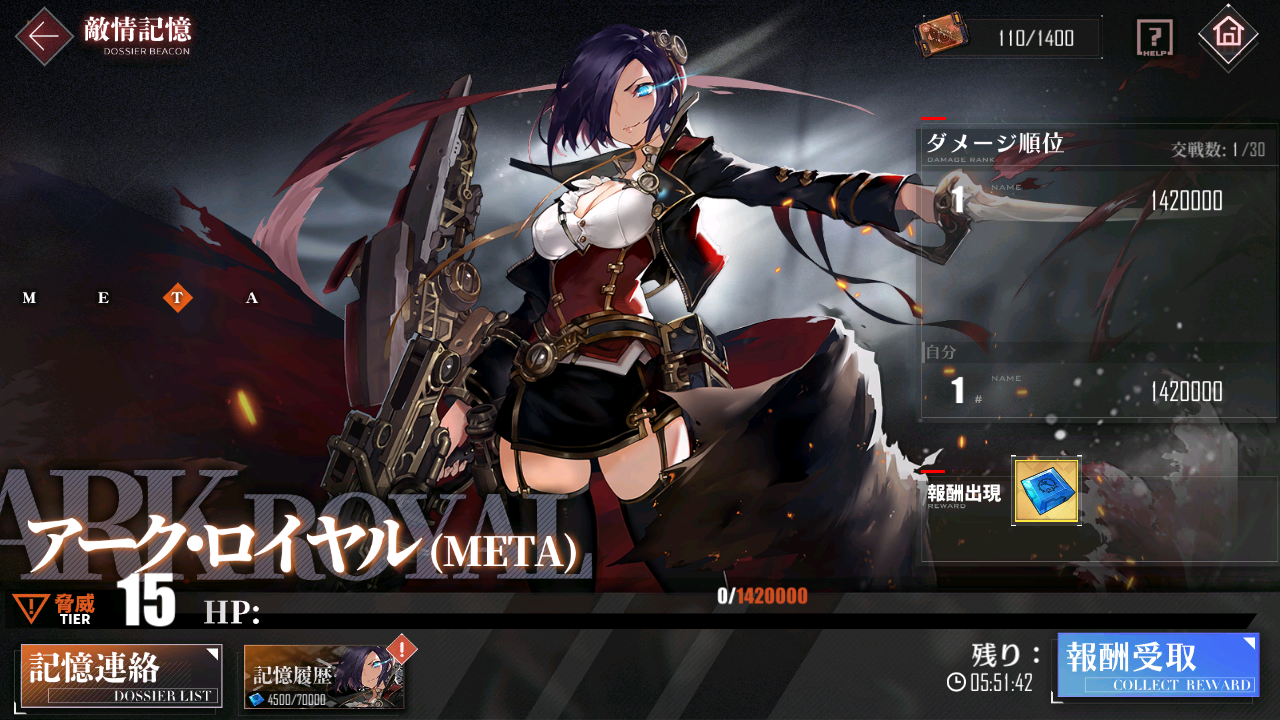View the 記憶履歴 history thumbnail
This screenshot has height=720, width=1280.
tap(324, 677)
